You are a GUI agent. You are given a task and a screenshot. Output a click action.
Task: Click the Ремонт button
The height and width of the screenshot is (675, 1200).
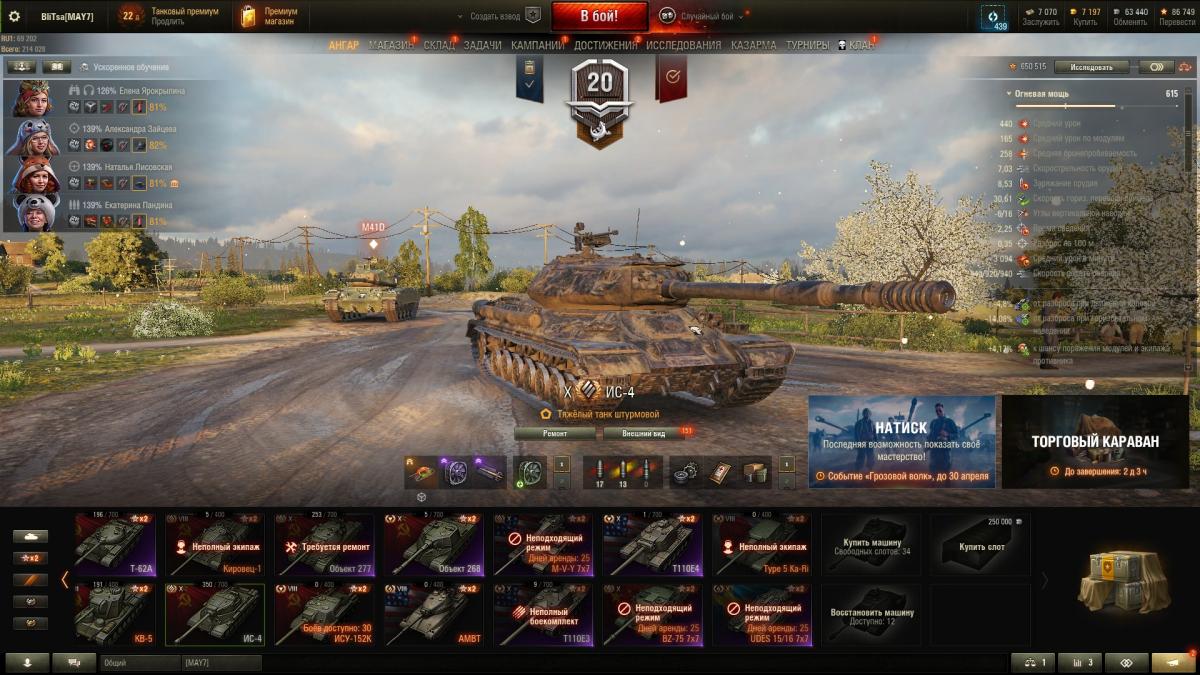click(x=555, y=434)
